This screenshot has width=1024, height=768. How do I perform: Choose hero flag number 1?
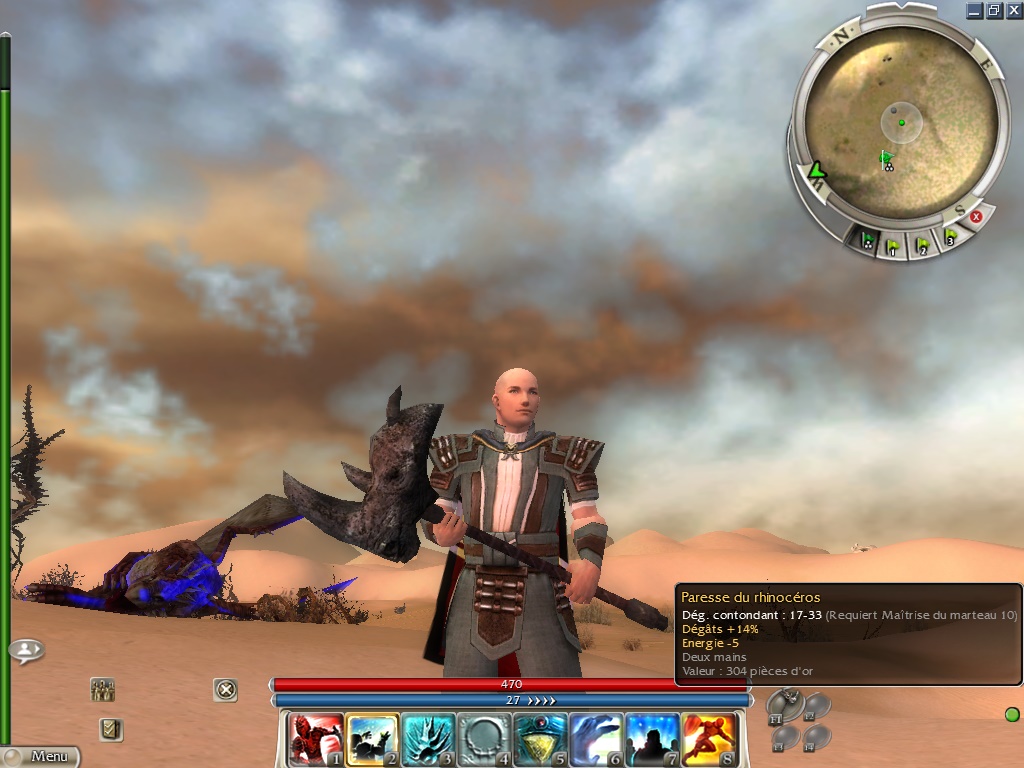(894, 244)
